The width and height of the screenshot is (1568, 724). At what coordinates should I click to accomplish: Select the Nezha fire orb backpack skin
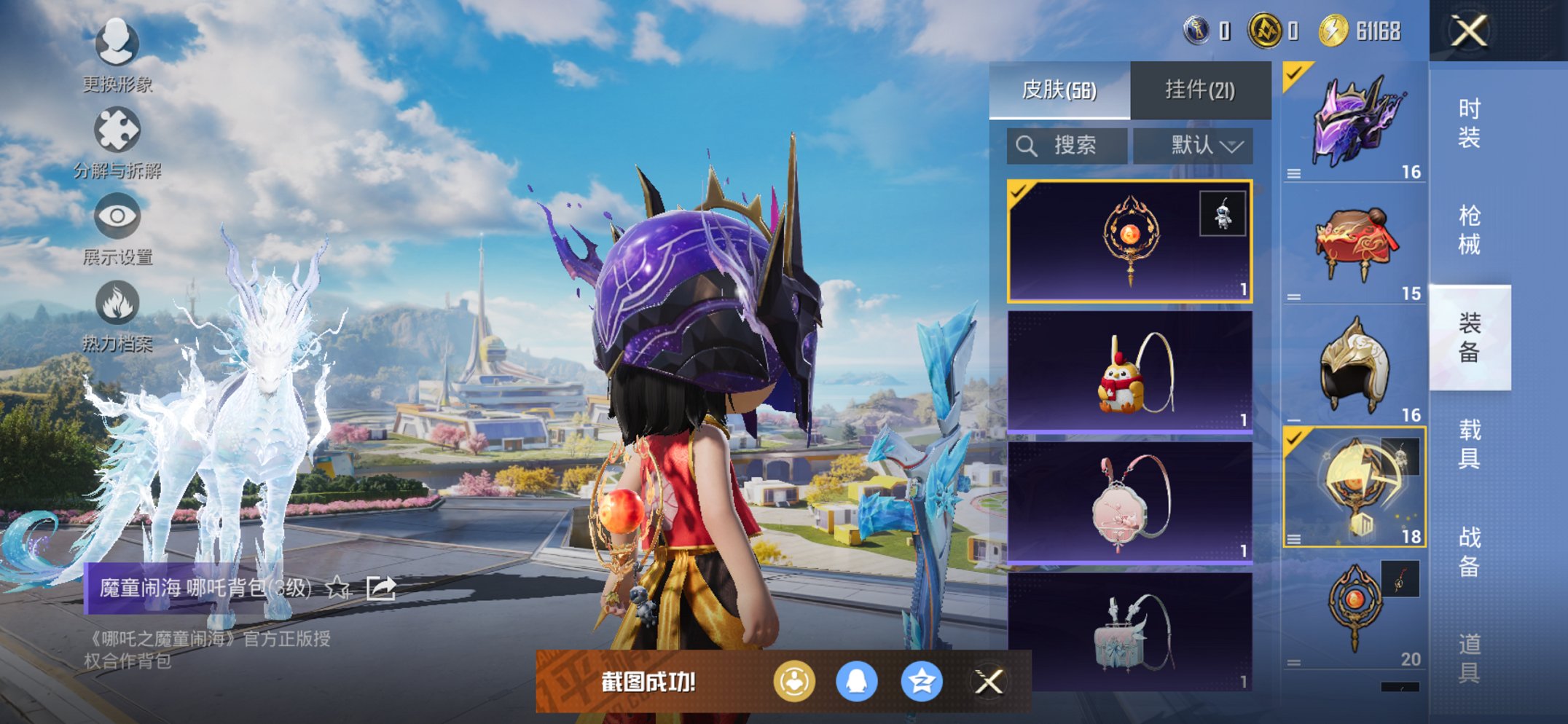[1129, 241]
